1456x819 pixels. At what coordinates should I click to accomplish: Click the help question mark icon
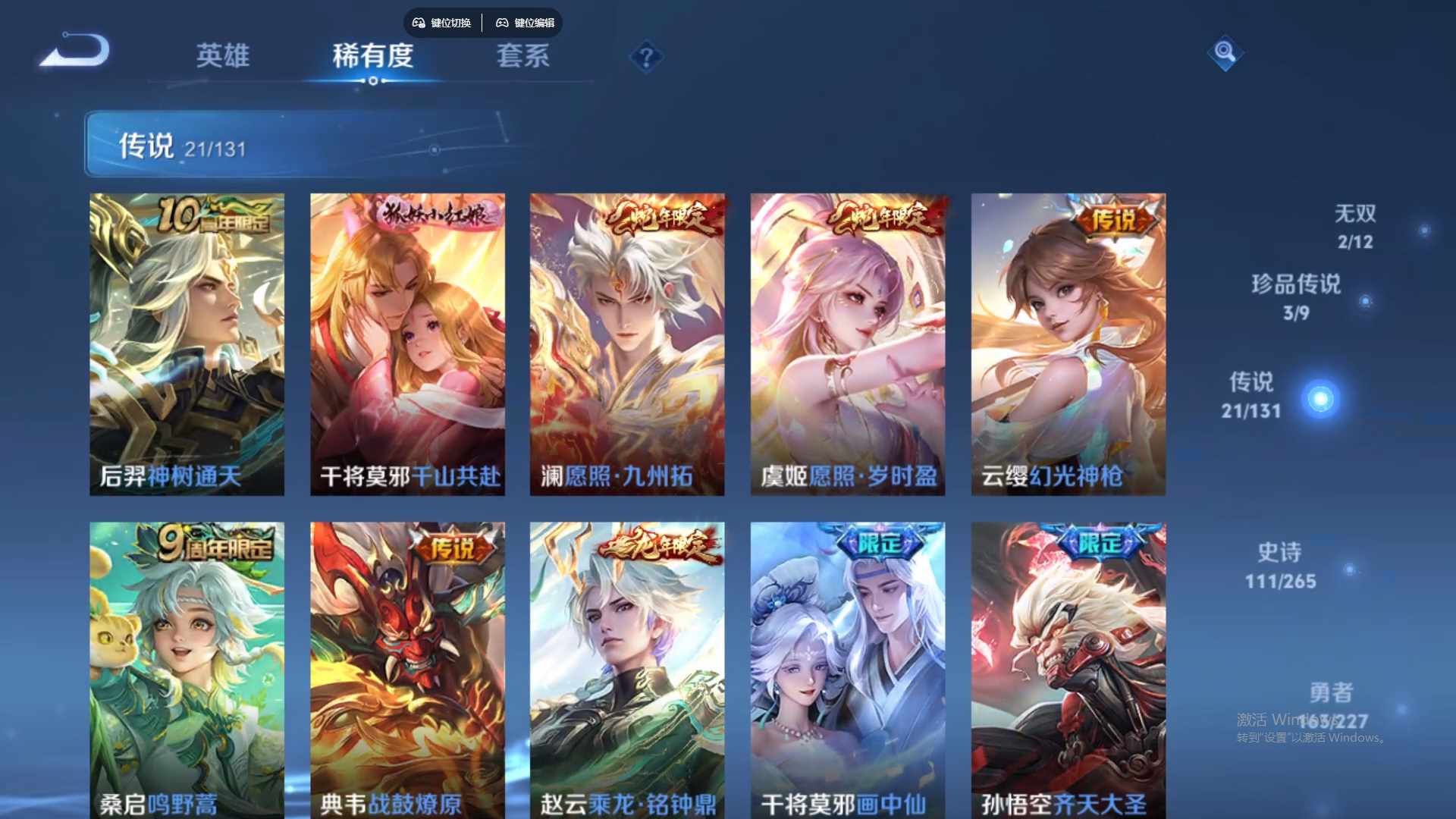click(x=645, y=58)
